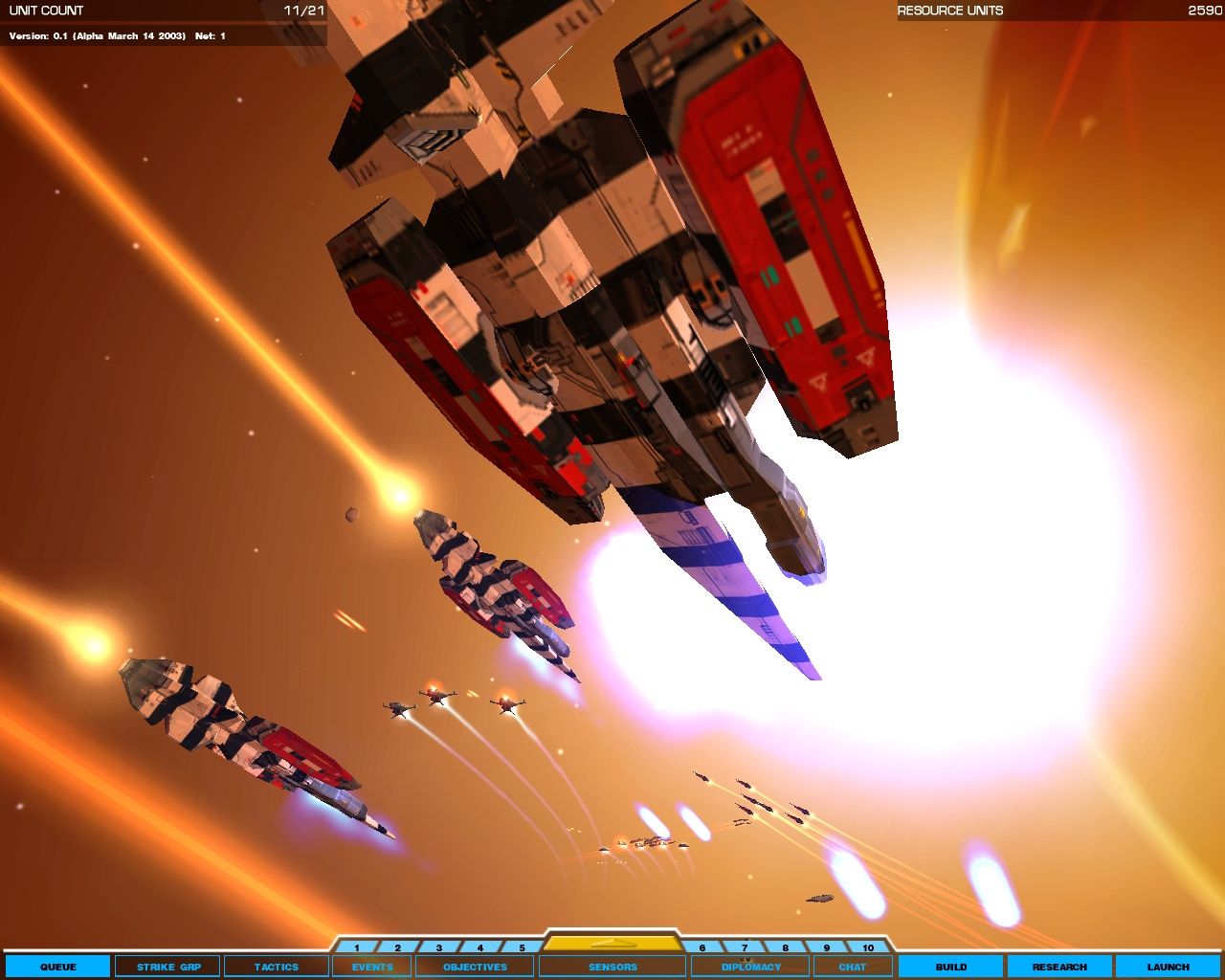The height and width of the screenshot is (980, 1225).
Task: Open the TACTICS options
Action: [x=278, y=967]
